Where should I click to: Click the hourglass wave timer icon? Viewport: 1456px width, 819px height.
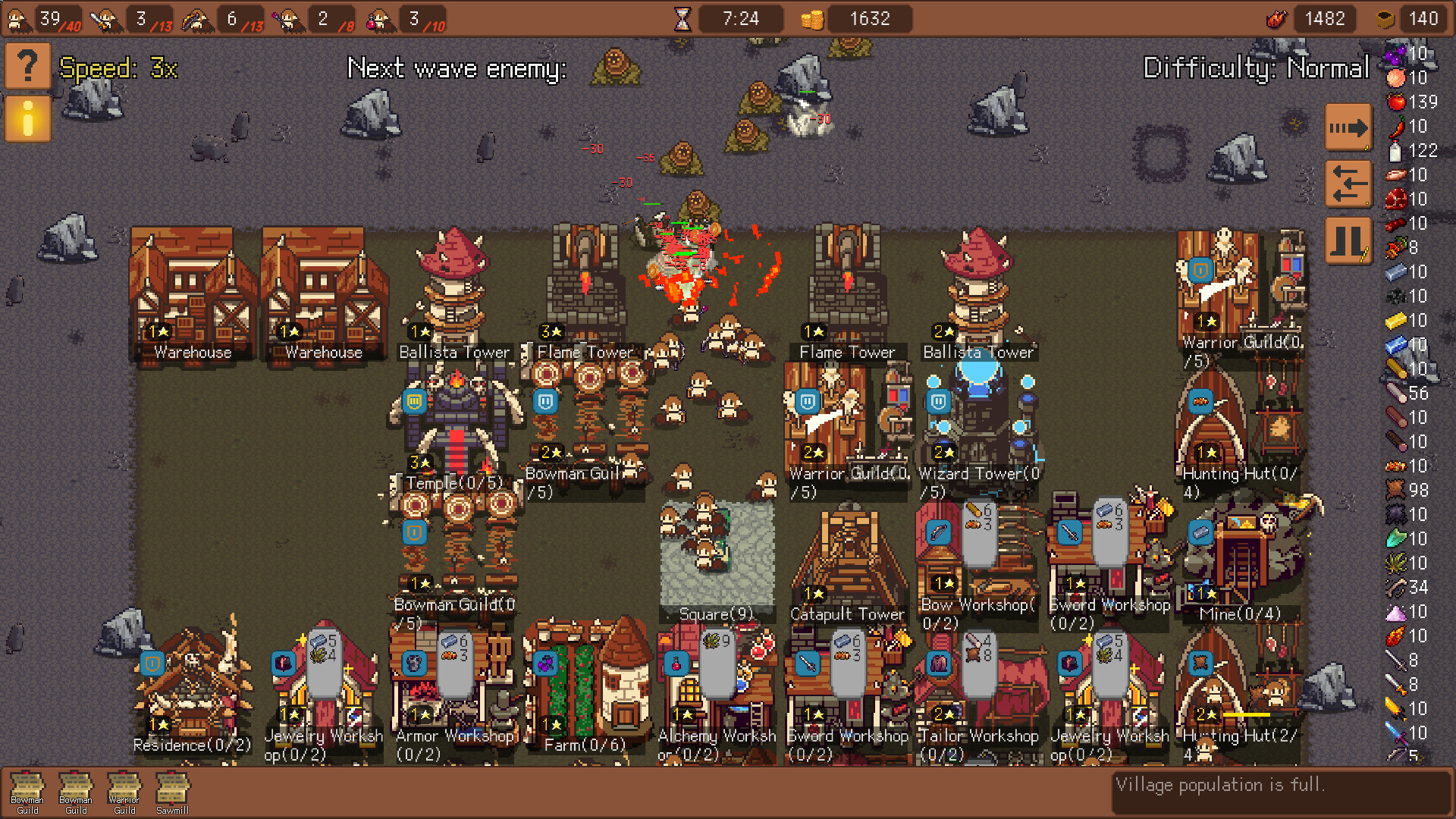point(684,18)
